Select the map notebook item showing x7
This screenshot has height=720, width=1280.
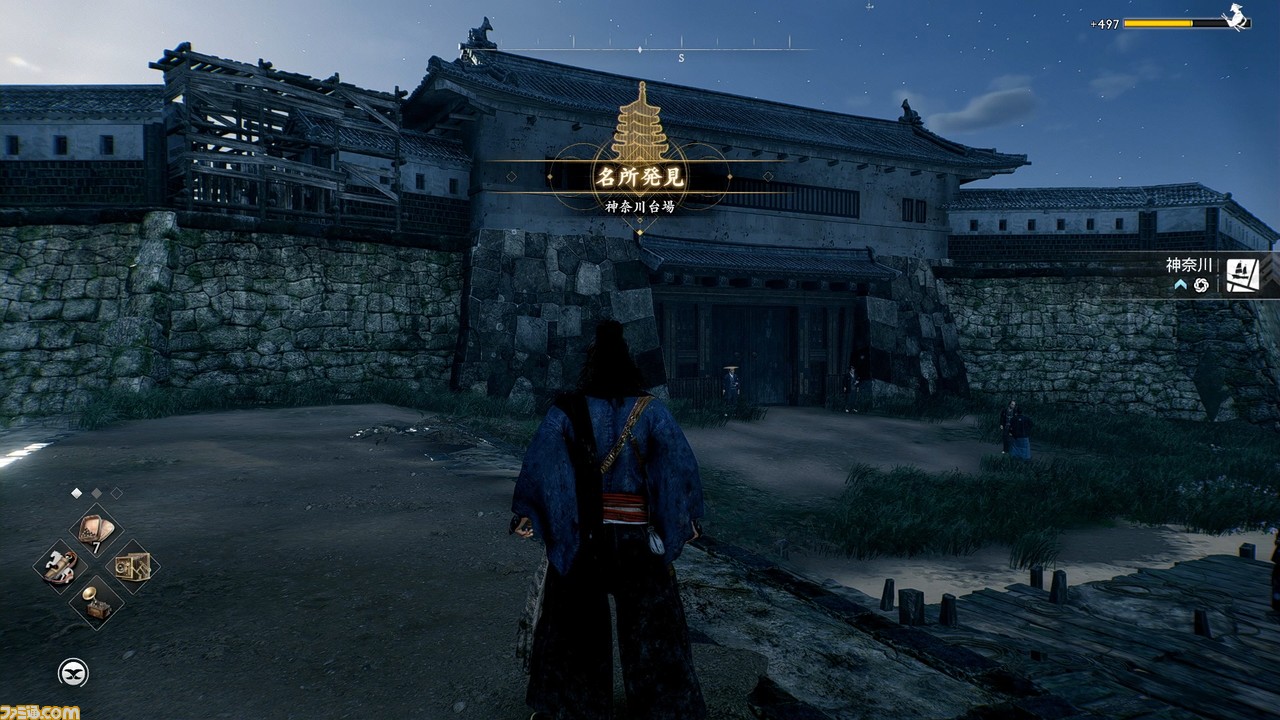(93, 528)
